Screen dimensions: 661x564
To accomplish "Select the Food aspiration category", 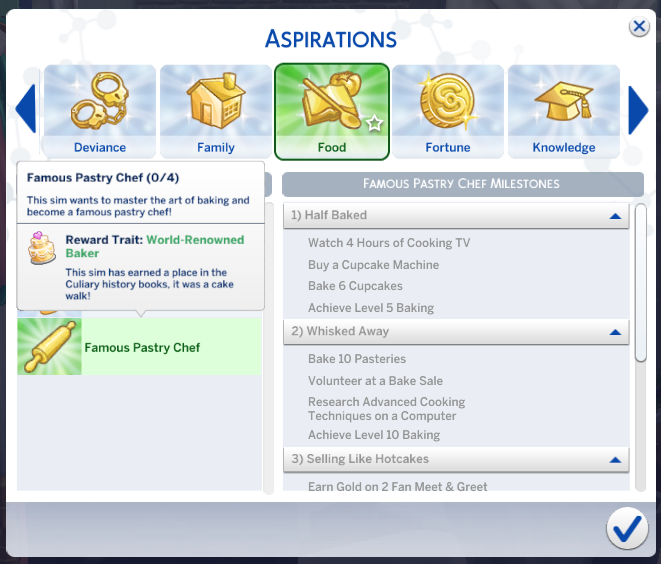I will click(332, 112).
